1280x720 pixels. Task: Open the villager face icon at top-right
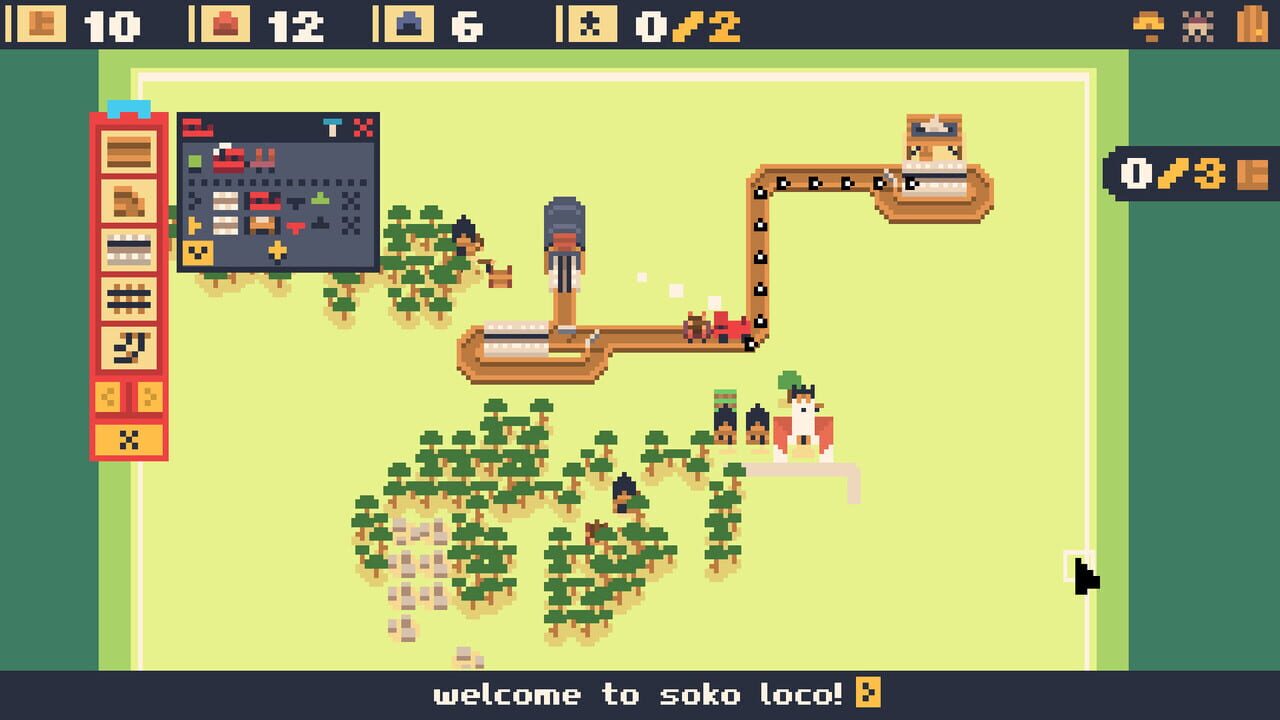pos(1197,25)
